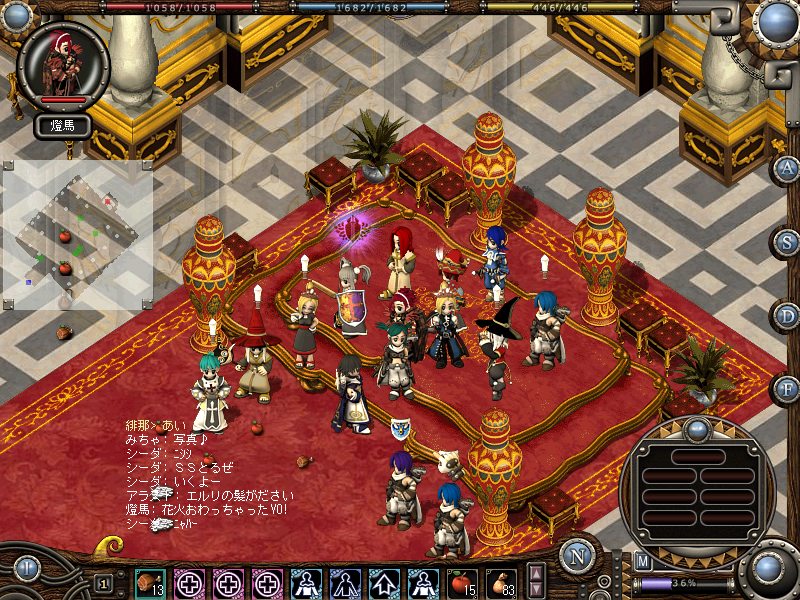This screenshot has height=600, width=800.
Task: Activate the round S shortcut button
Action: click(x=788, y=242)
